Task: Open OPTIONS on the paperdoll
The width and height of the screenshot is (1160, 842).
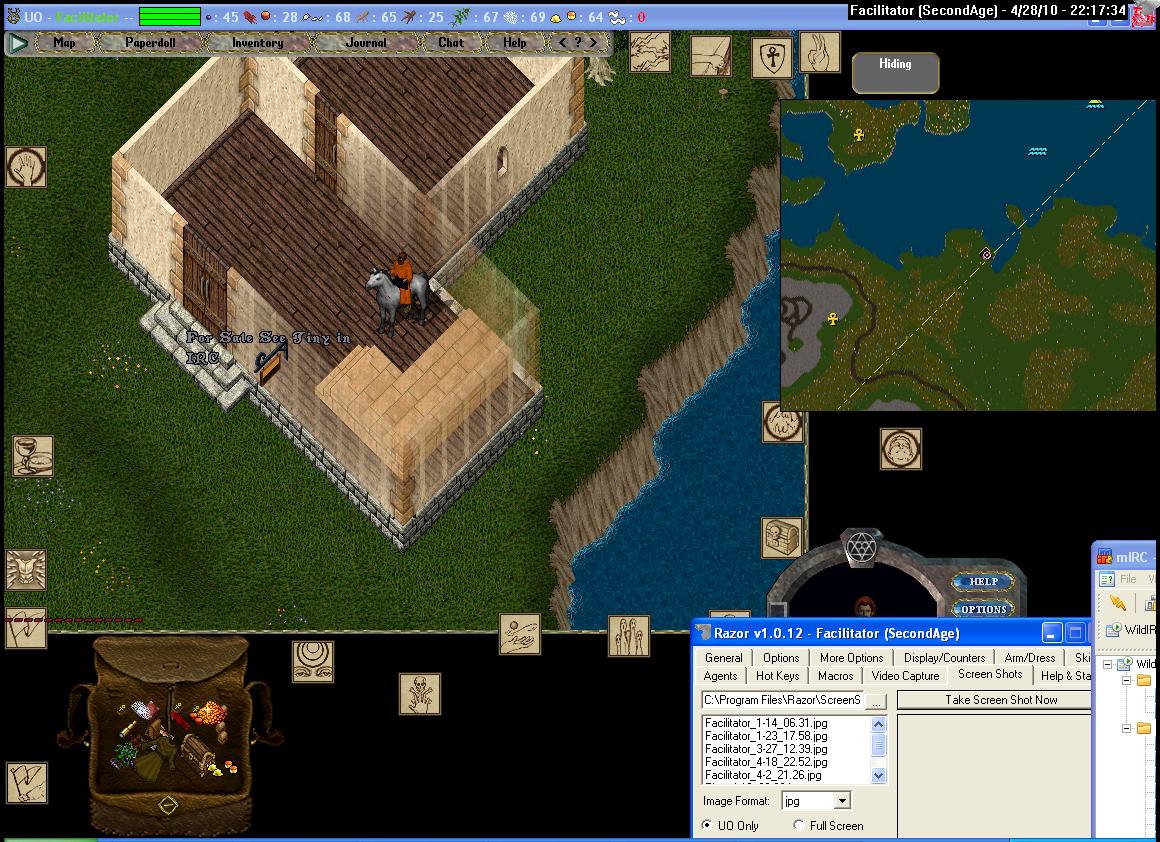Action: 984,609
